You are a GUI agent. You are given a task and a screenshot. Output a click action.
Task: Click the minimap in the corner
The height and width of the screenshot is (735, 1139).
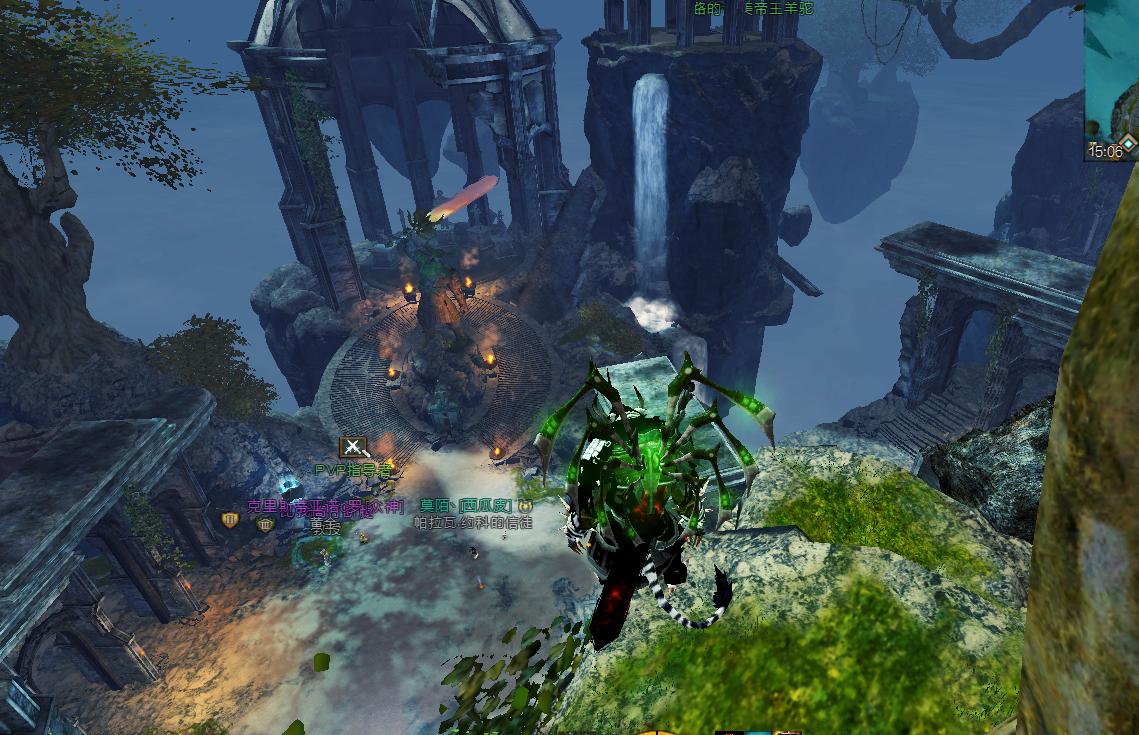1111,70
